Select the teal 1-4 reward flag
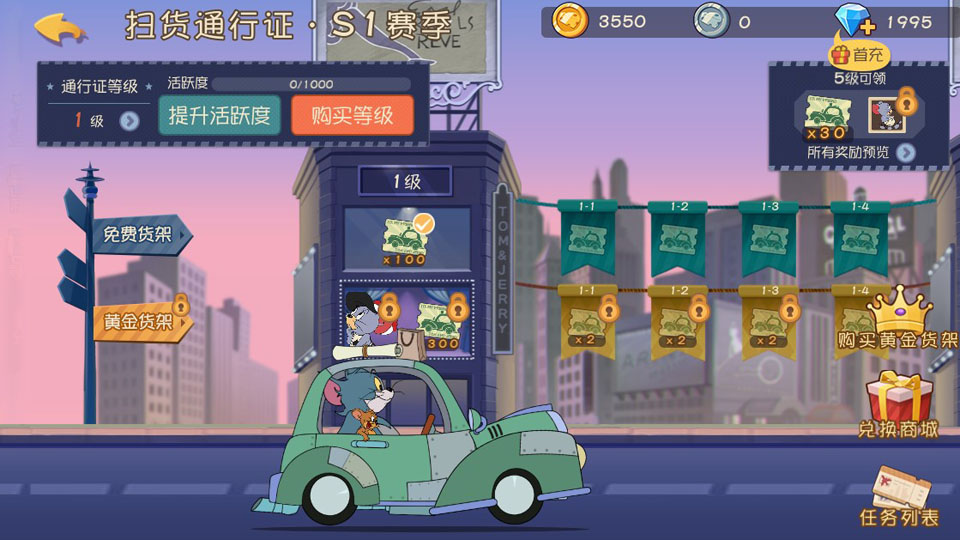 click(859, 237)
